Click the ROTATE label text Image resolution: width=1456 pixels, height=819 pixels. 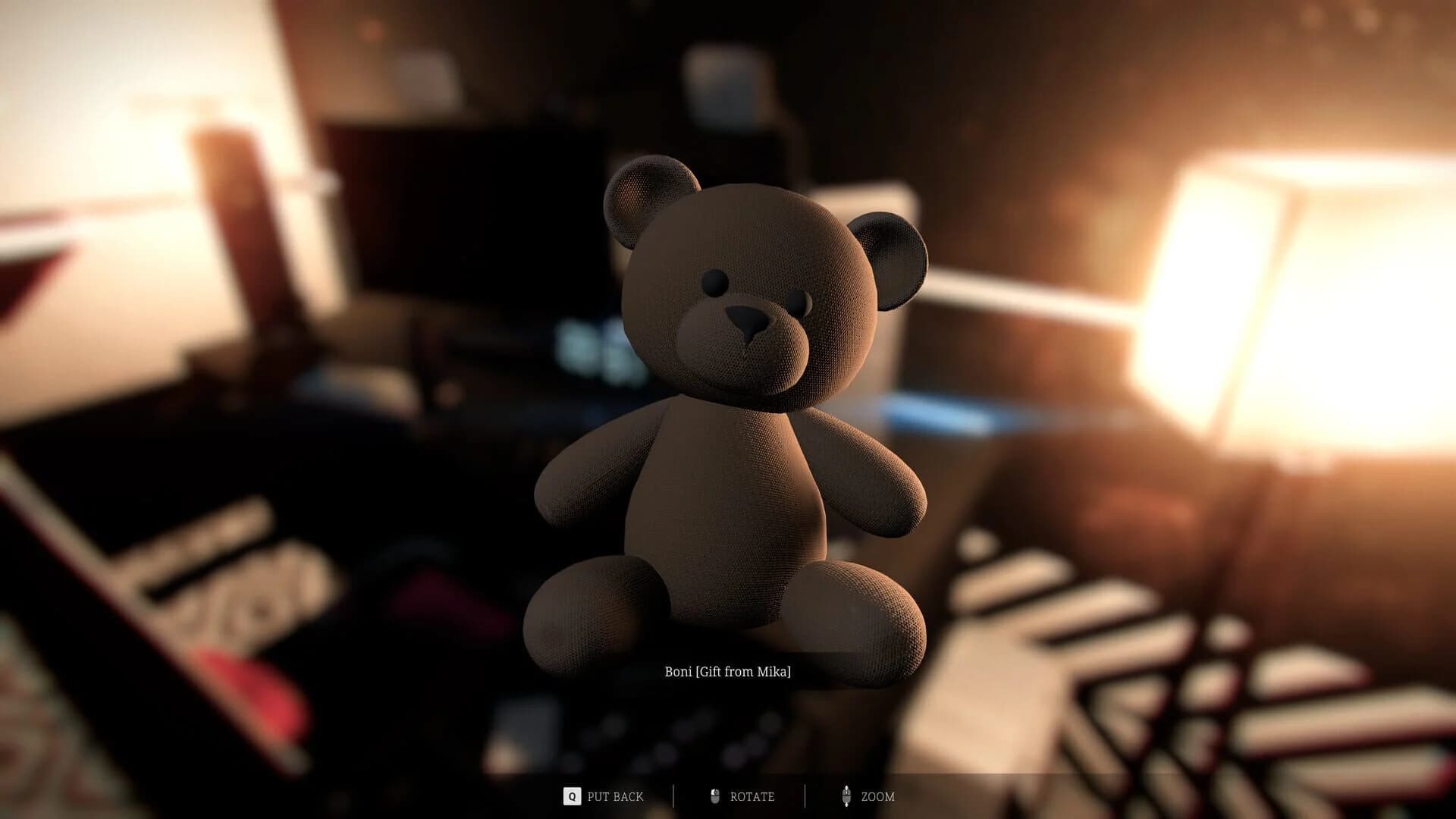[752, 797]
